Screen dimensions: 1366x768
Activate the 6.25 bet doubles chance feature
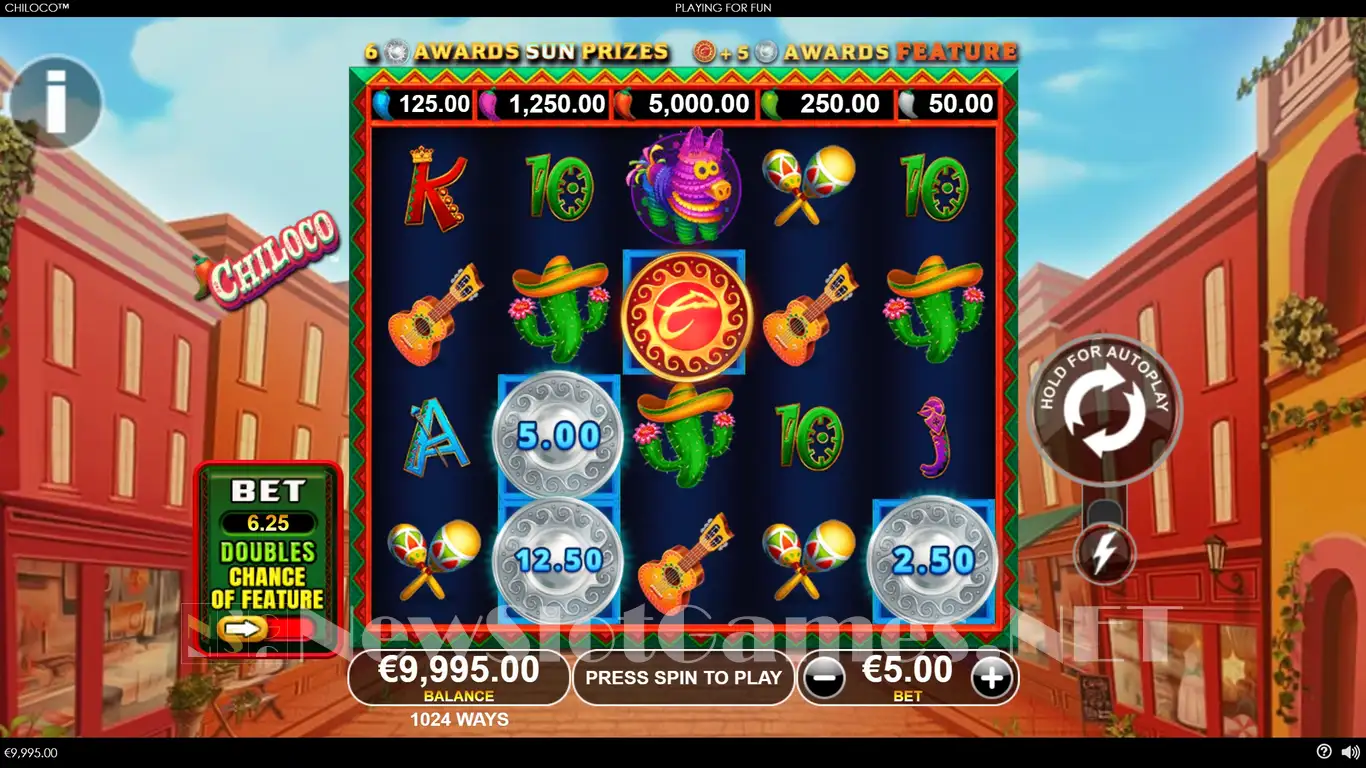point(246,628)
